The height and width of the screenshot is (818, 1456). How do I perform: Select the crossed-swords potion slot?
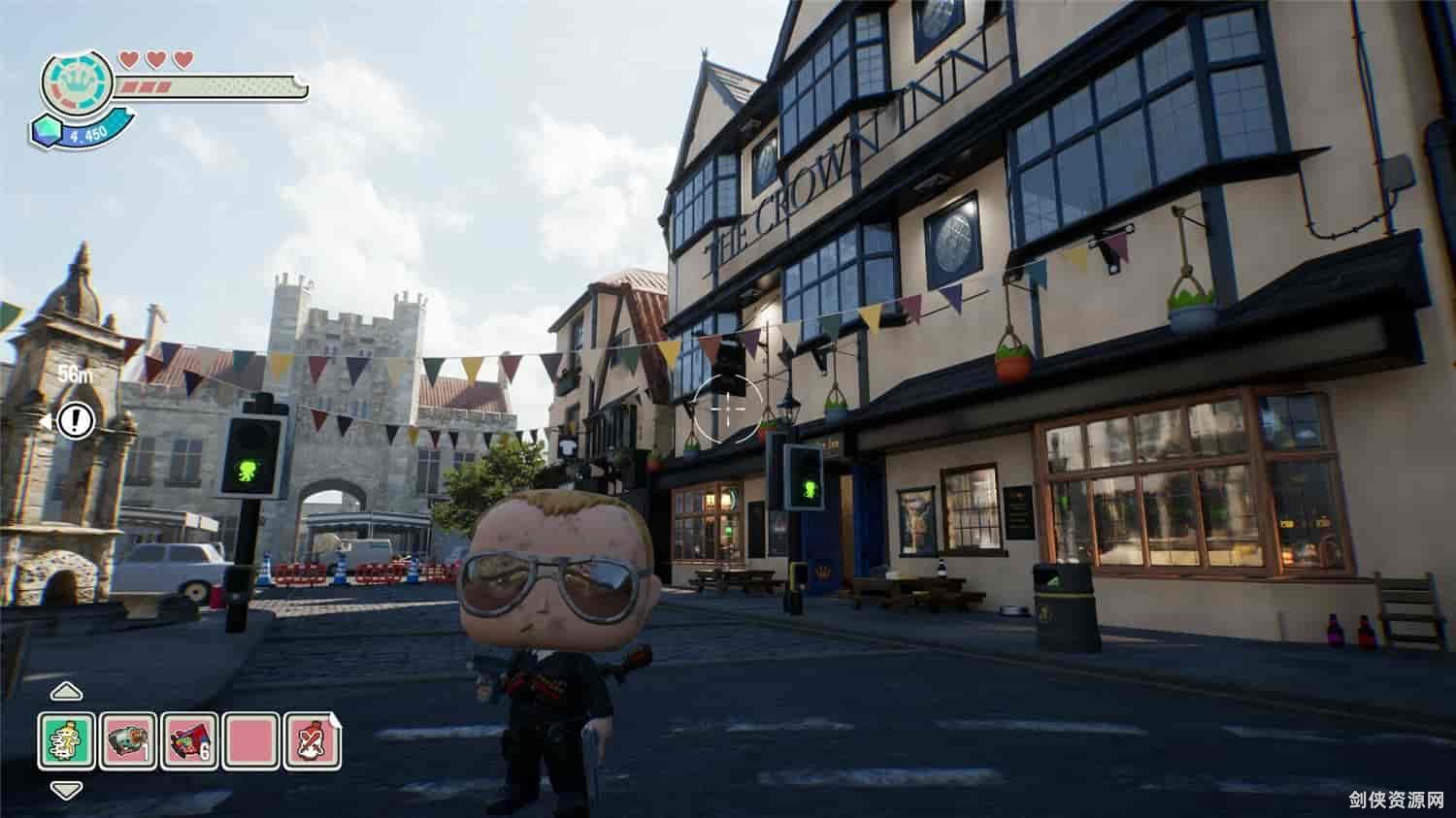coord(312,740)
